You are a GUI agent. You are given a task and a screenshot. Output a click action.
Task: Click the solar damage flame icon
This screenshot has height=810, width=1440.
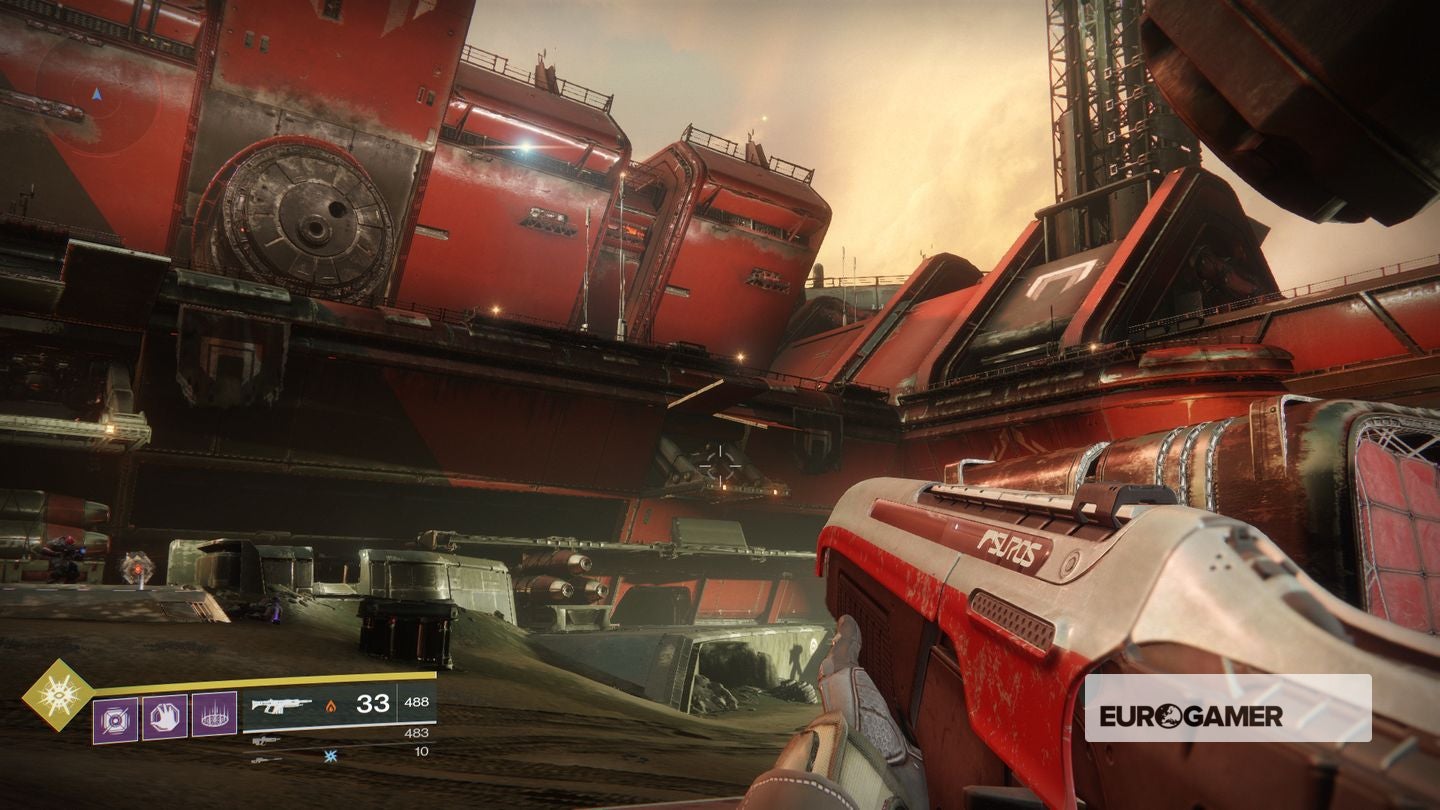point(330,706)
